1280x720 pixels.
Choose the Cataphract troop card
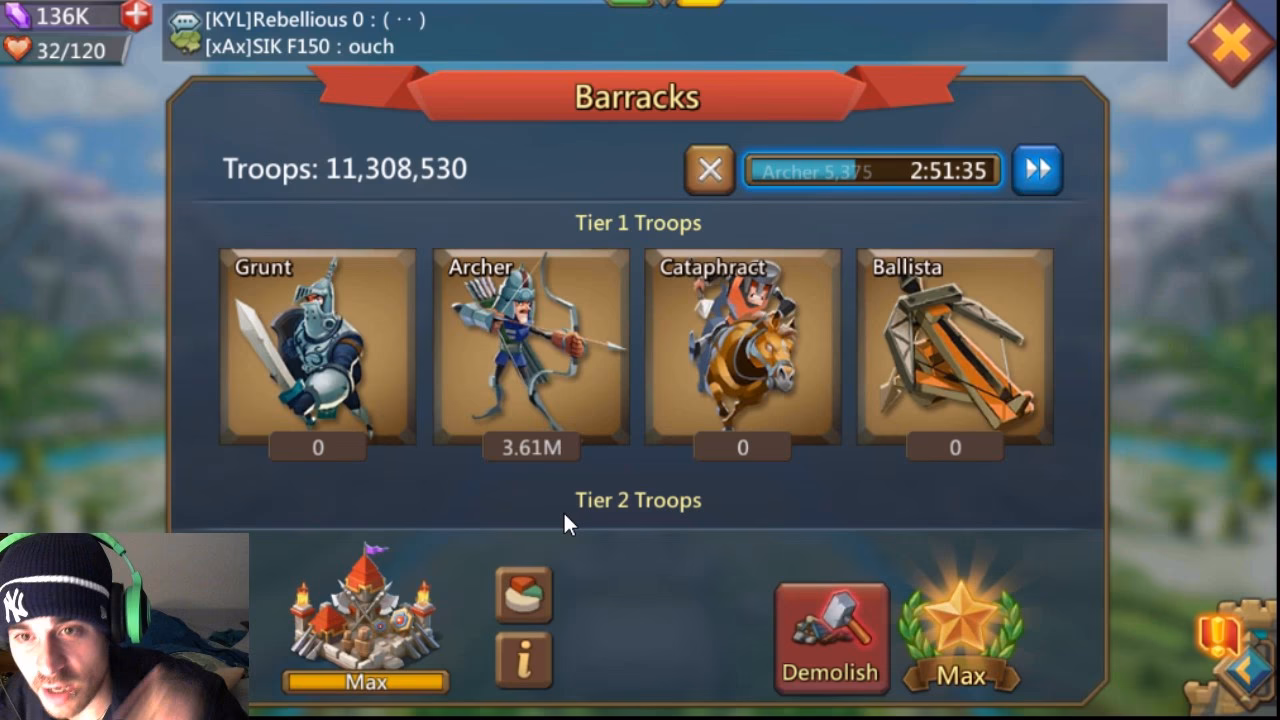[742, 345]
